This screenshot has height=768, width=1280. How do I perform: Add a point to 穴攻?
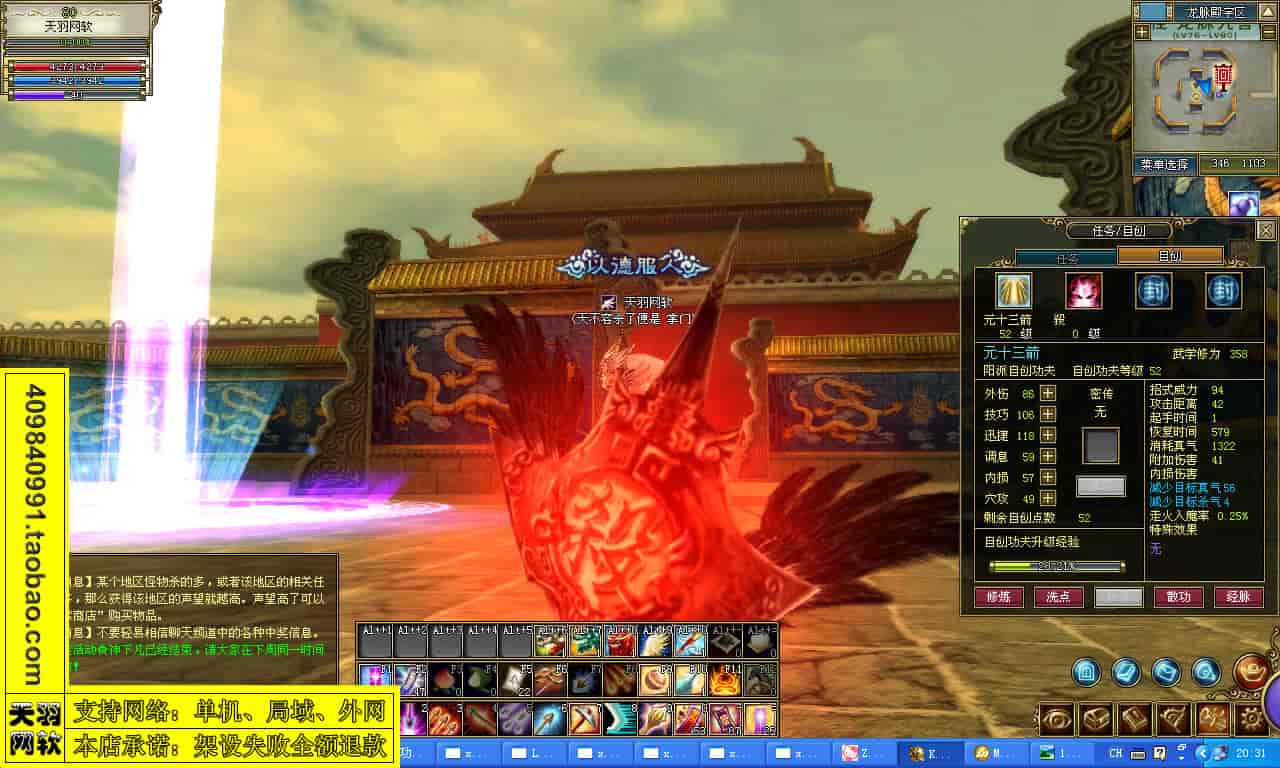click(1048, 498)
